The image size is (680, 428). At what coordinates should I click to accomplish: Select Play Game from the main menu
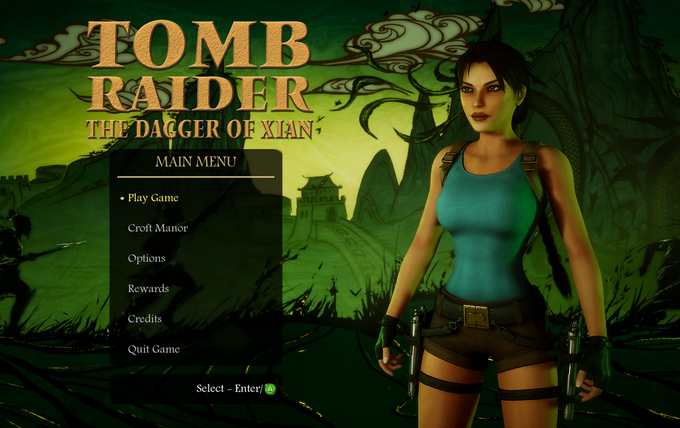[153, 198]
